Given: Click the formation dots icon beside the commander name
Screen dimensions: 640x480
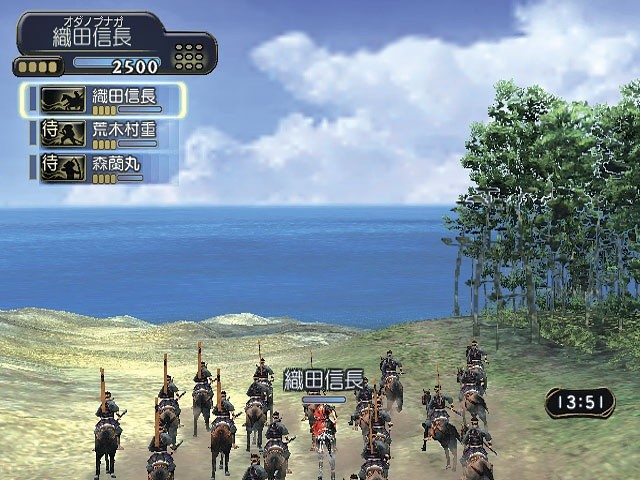Looking at the screenshot, I should 189,56.
